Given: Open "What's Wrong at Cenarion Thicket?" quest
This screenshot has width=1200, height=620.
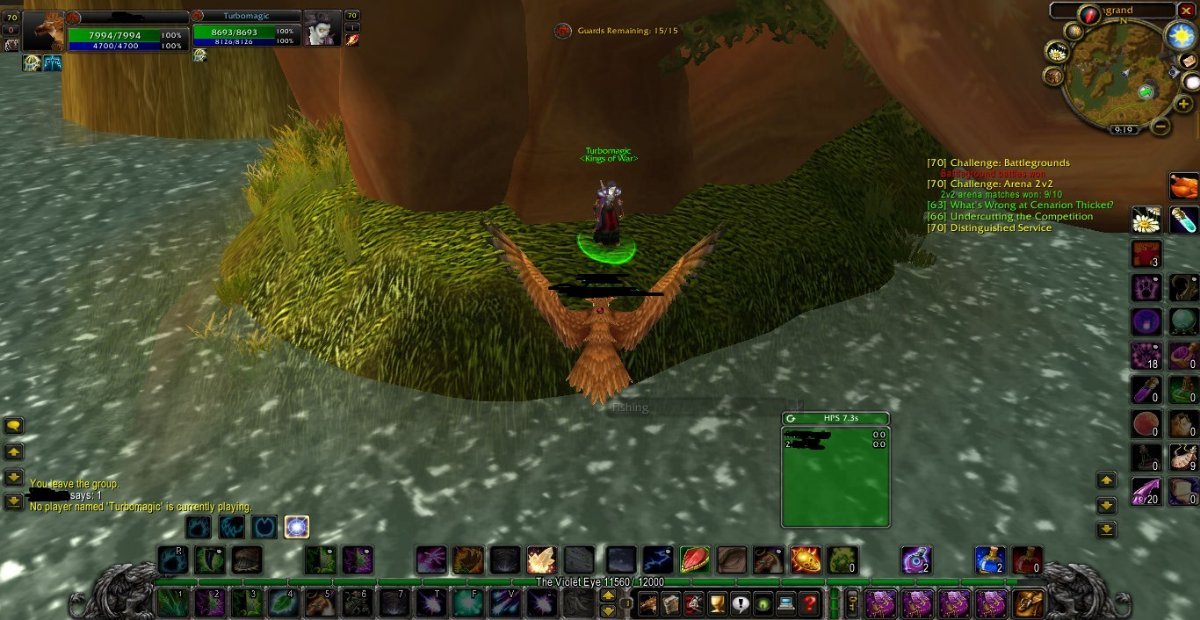Looking at the screenshot, I should click(x=1019, y=205).
